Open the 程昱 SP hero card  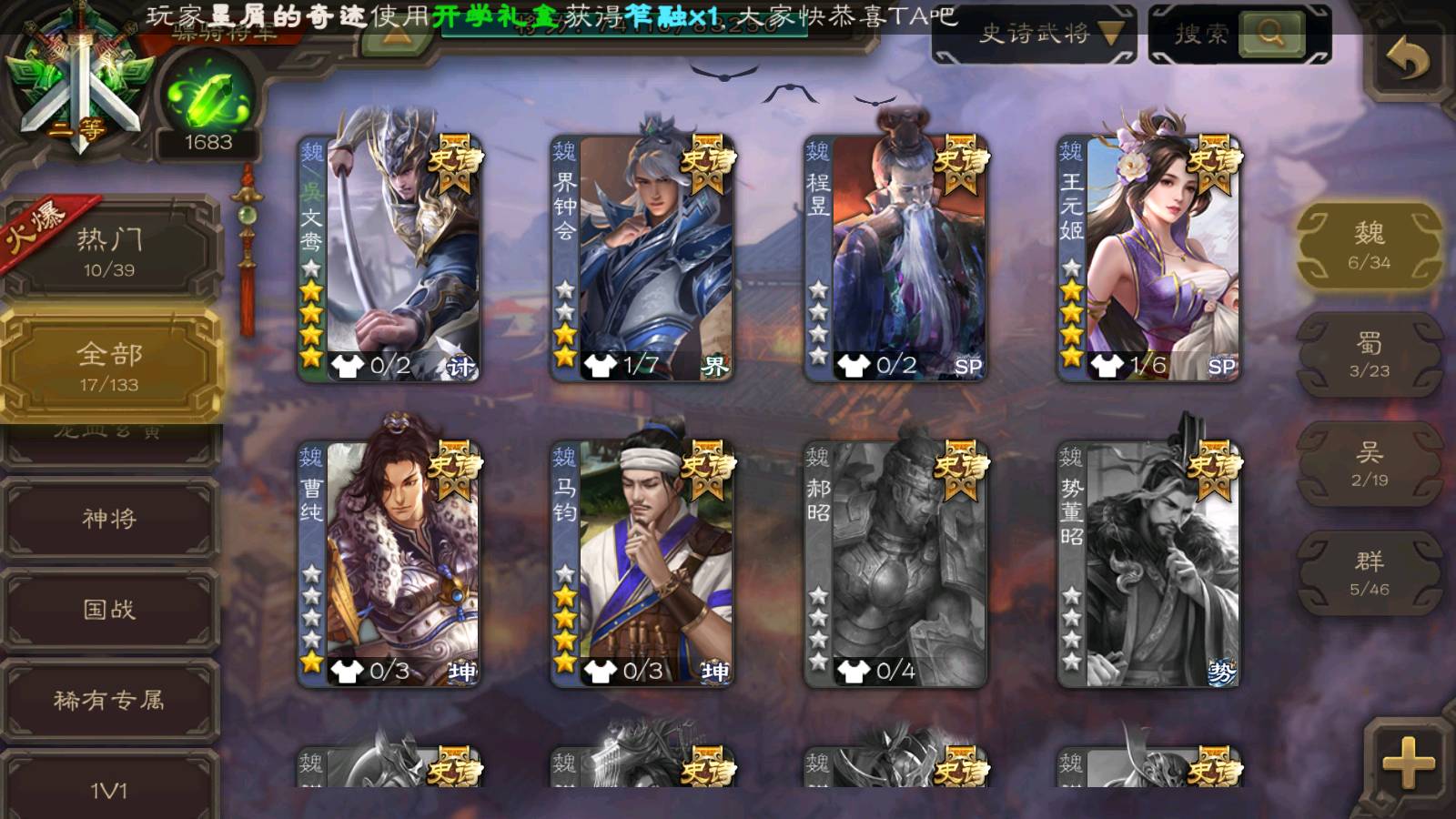click(895, 258)
